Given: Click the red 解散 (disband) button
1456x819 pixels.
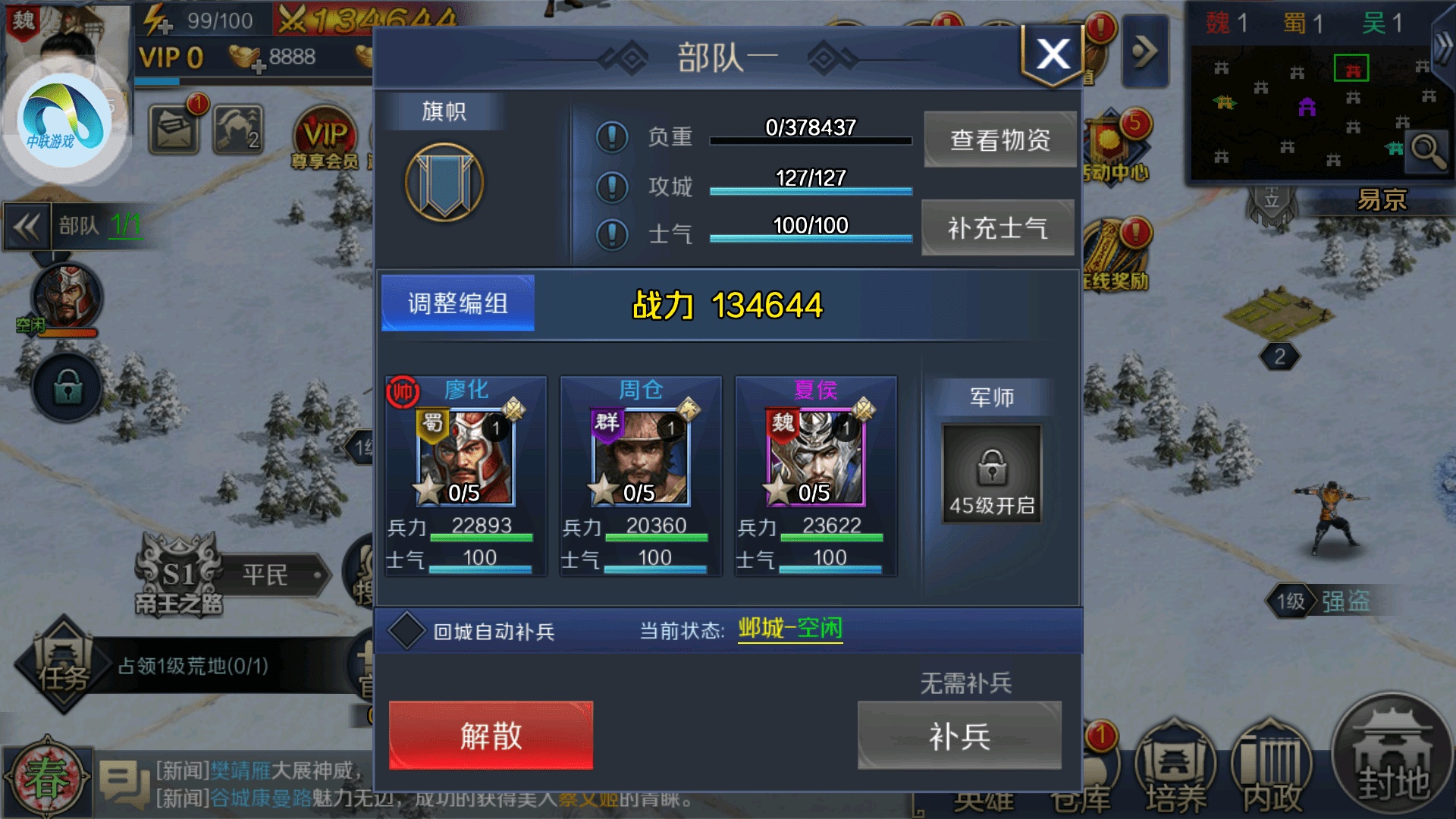Looking at the screenshot, I should 490,734.
